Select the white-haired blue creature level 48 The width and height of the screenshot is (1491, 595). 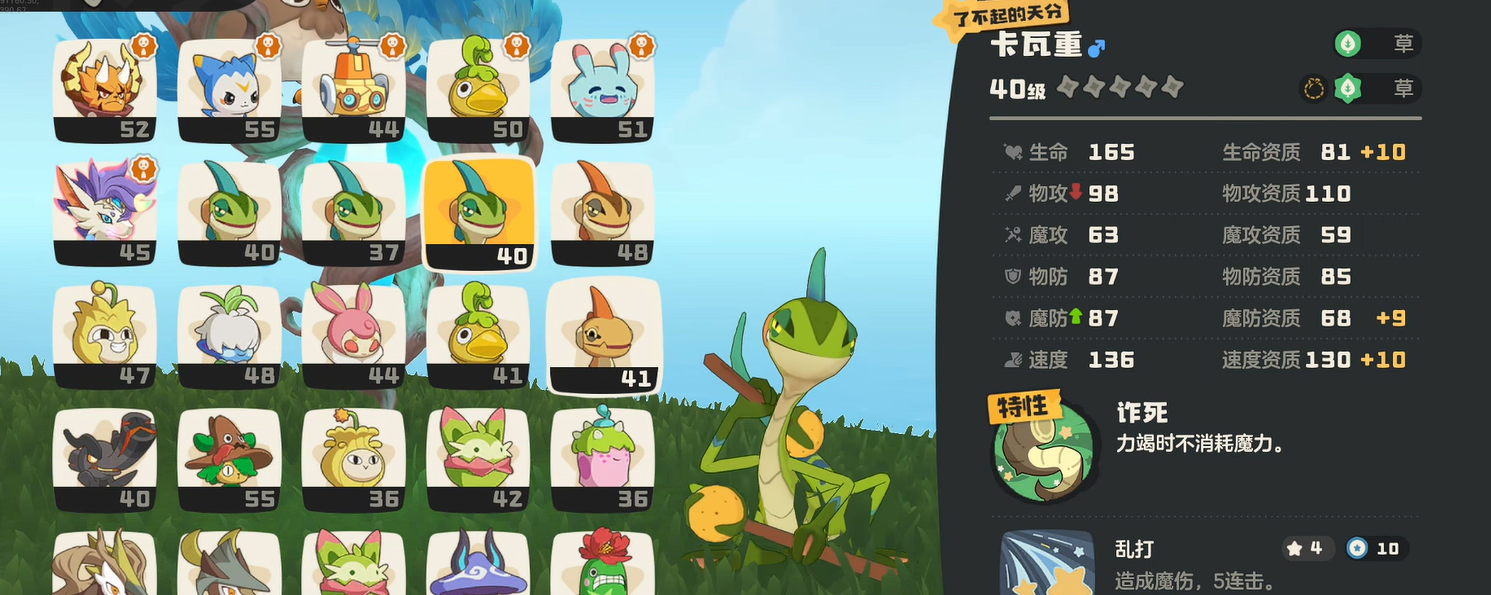point(229,336)
